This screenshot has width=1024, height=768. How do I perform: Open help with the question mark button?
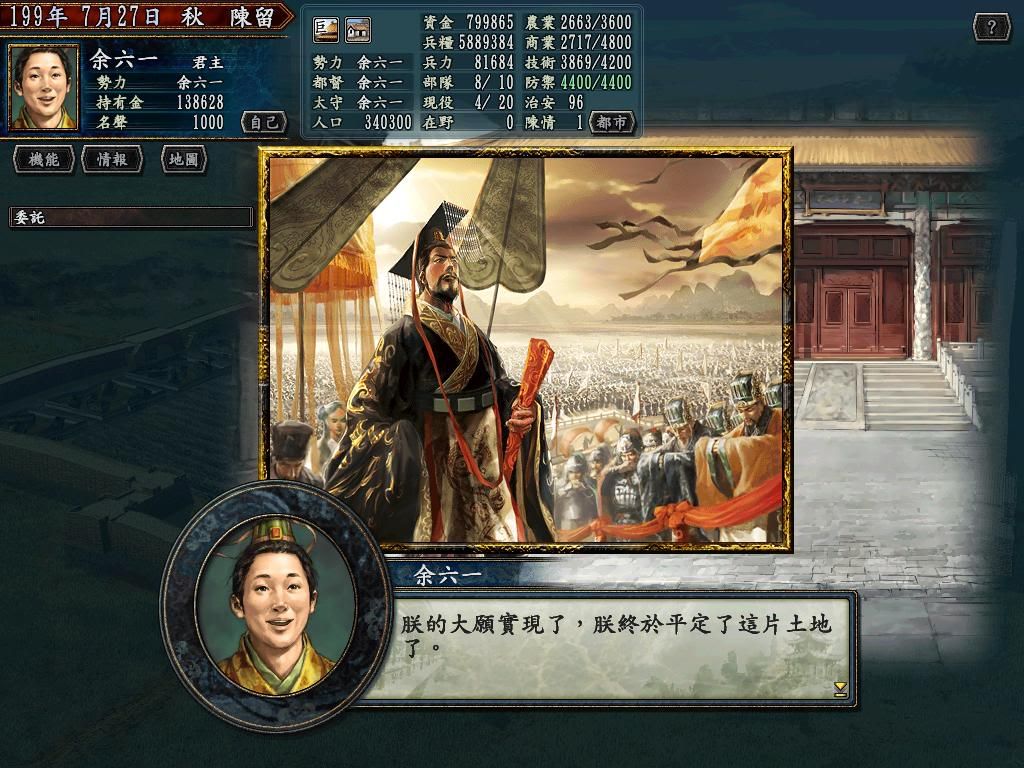pyautogui.click(x=991, y=27)
